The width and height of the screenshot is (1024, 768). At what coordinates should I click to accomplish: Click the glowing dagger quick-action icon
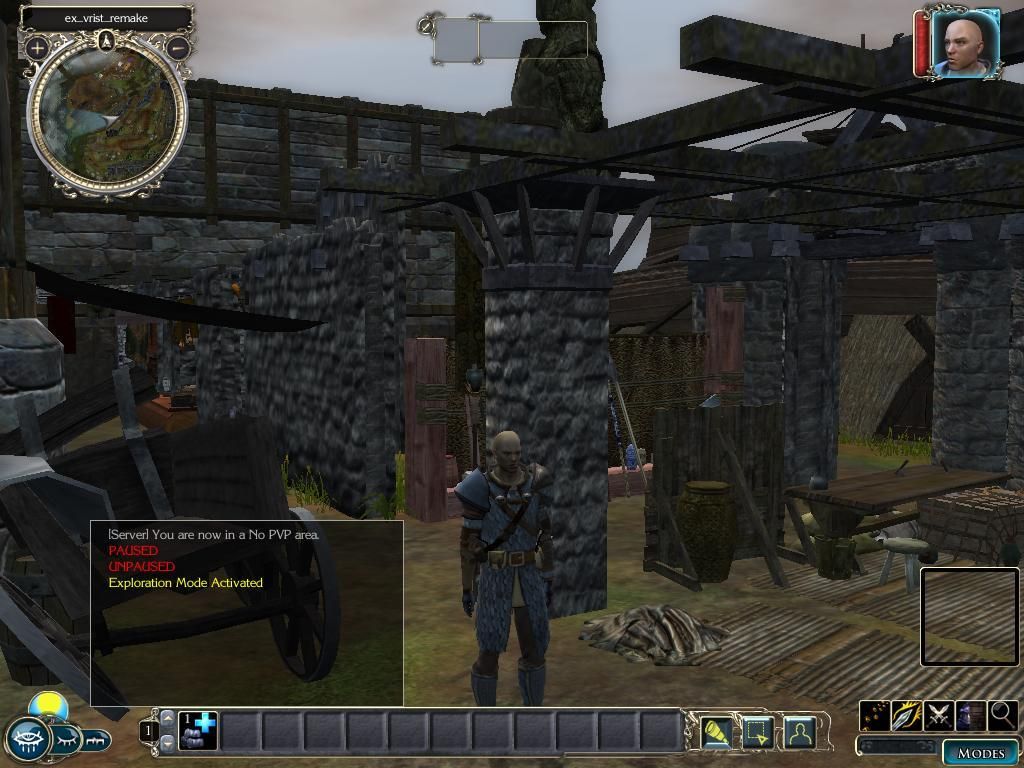(907, 715)
